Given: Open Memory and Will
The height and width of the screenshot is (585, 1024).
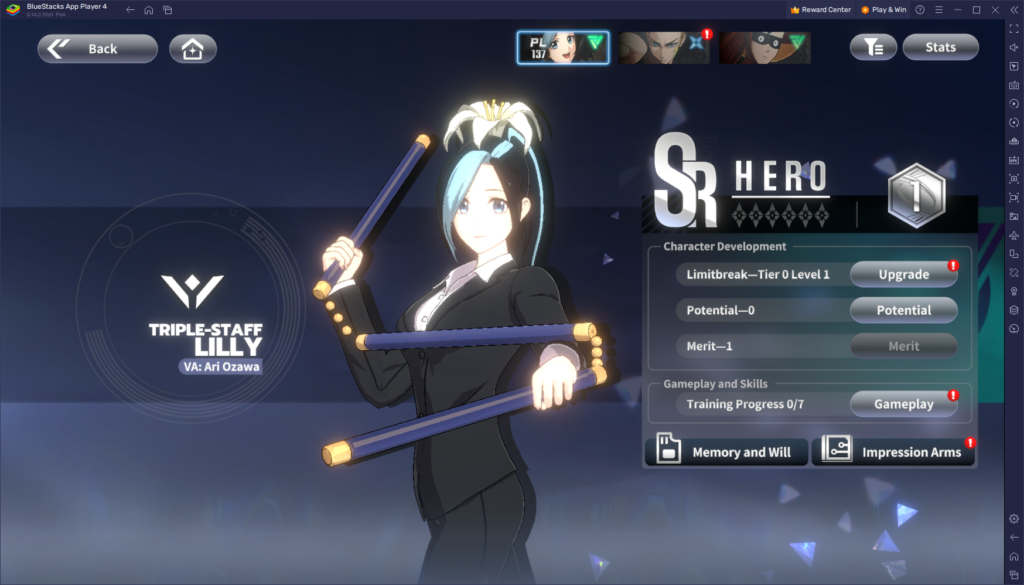Looking at the screenshot, I should 724,452.
